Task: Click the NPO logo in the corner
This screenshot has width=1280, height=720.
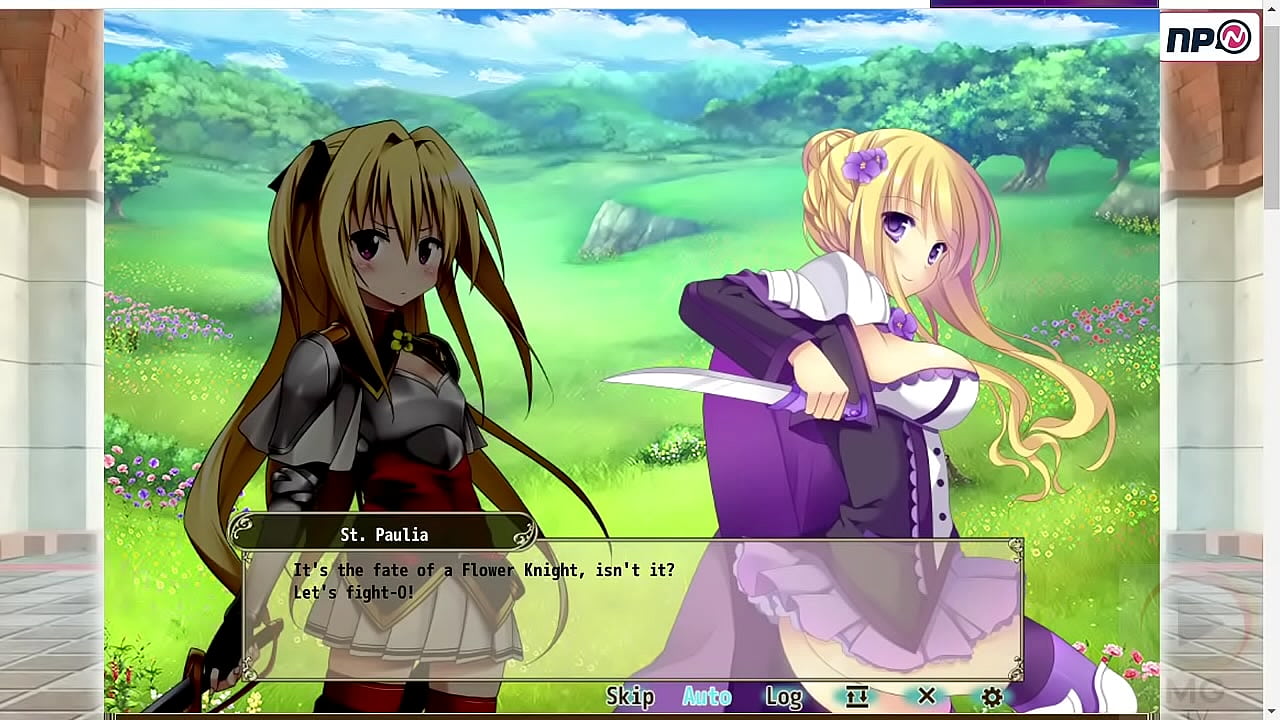Action: click(x=1209, y=37)
